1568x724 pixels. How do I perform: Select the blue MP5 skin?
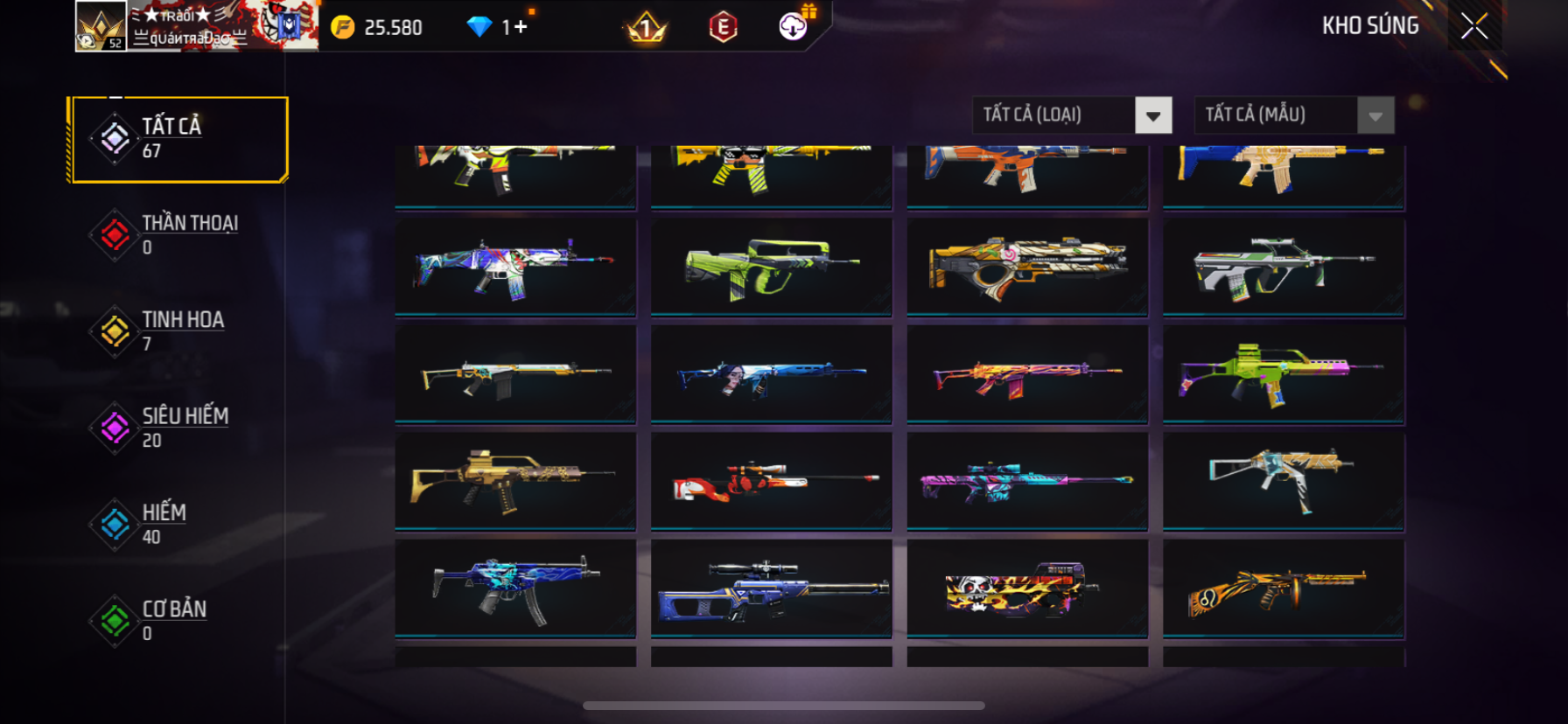click(515, 588)
